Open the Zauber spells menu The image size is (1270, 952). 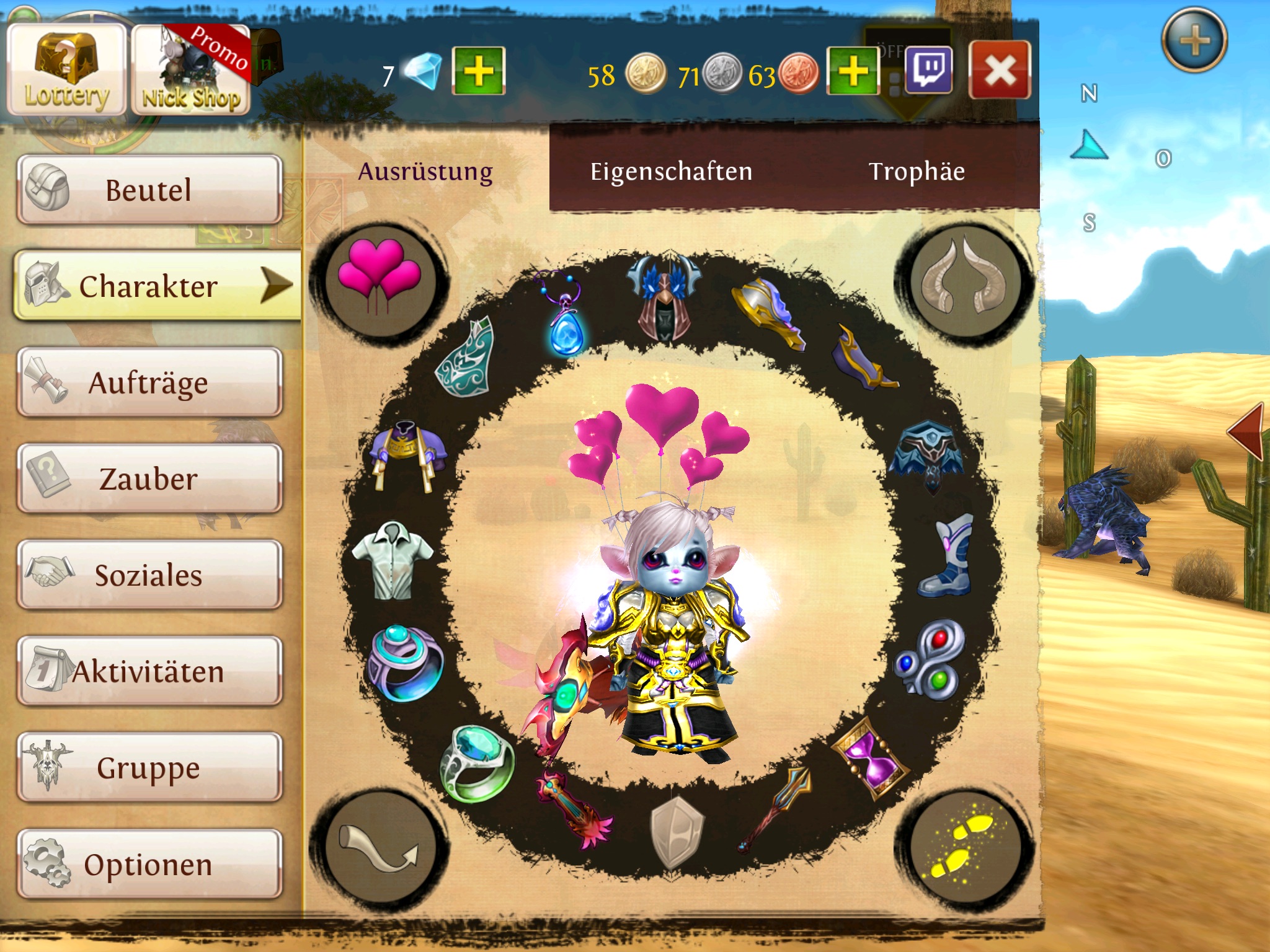[x=149, y=478]
